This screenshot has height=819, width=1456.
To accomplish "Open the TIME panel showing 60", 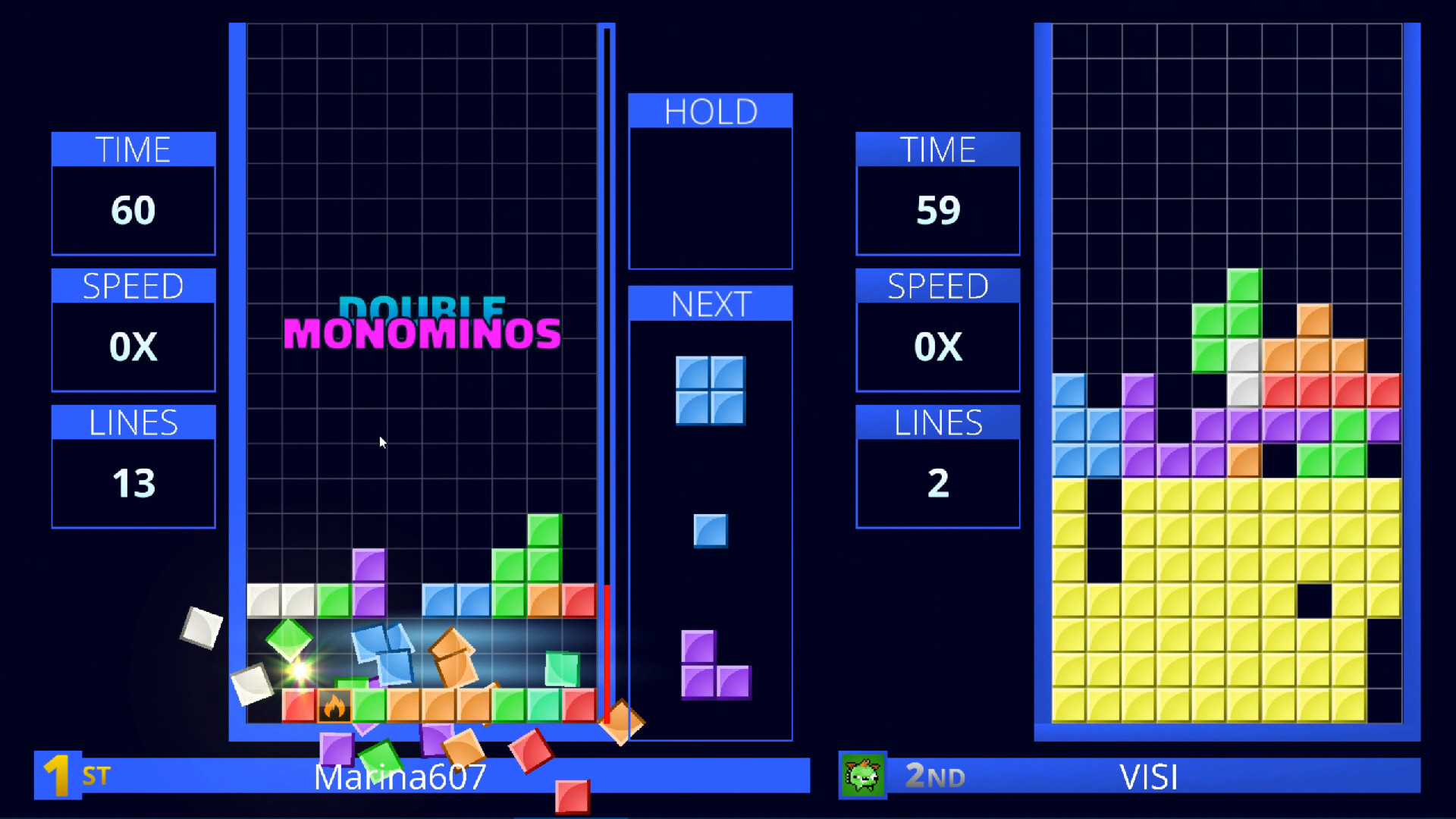I will (133, 210).
